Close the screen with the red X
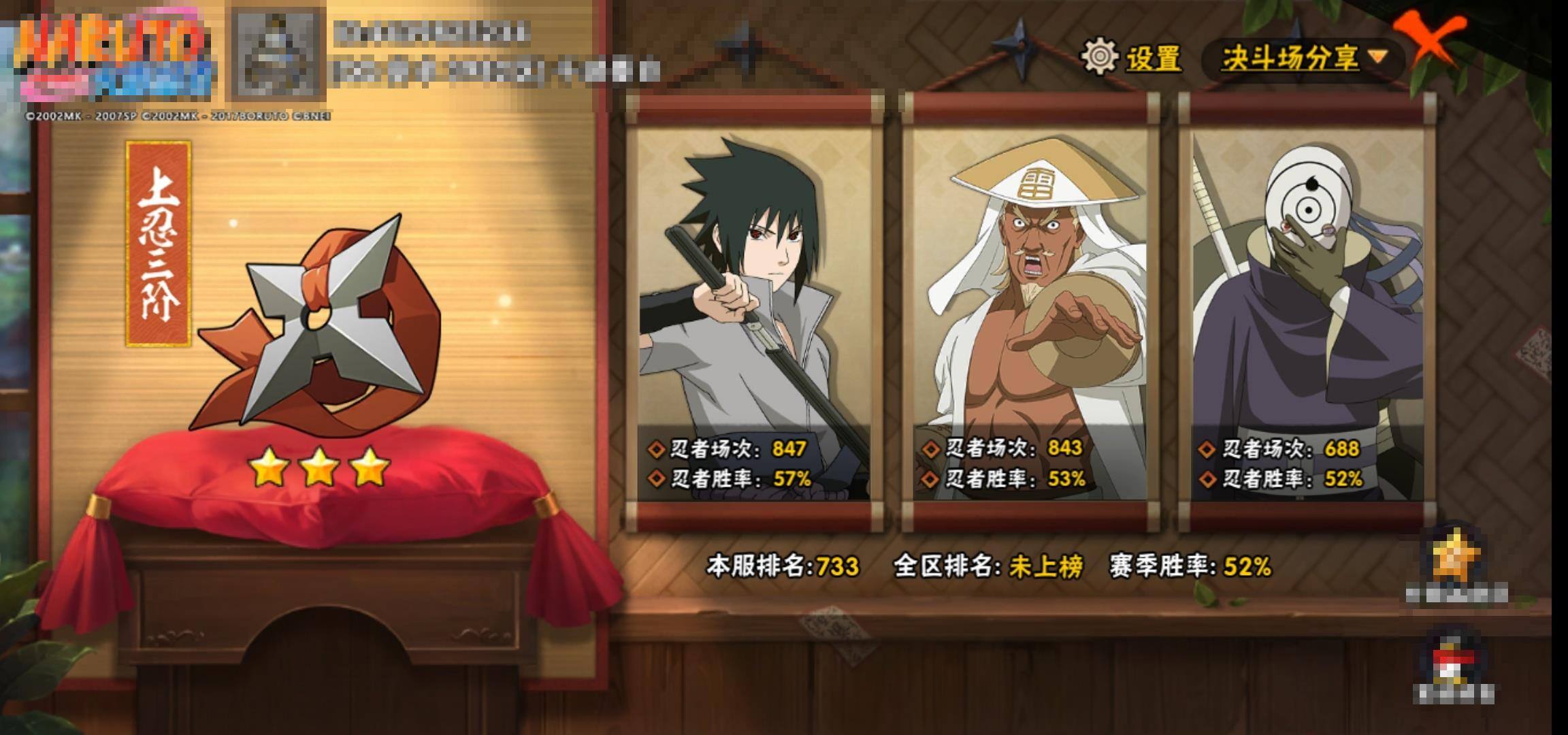 tap(1431, 39)
